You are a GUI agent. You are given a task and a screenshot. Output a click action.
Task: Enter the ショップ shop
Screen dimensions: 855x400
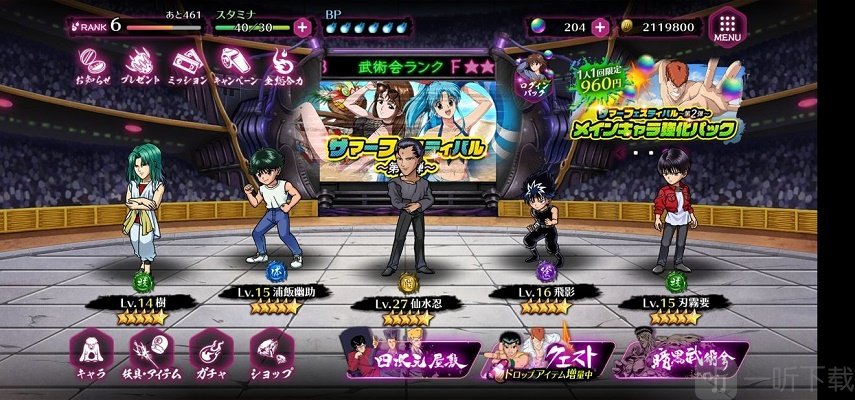tap(269, 355)
